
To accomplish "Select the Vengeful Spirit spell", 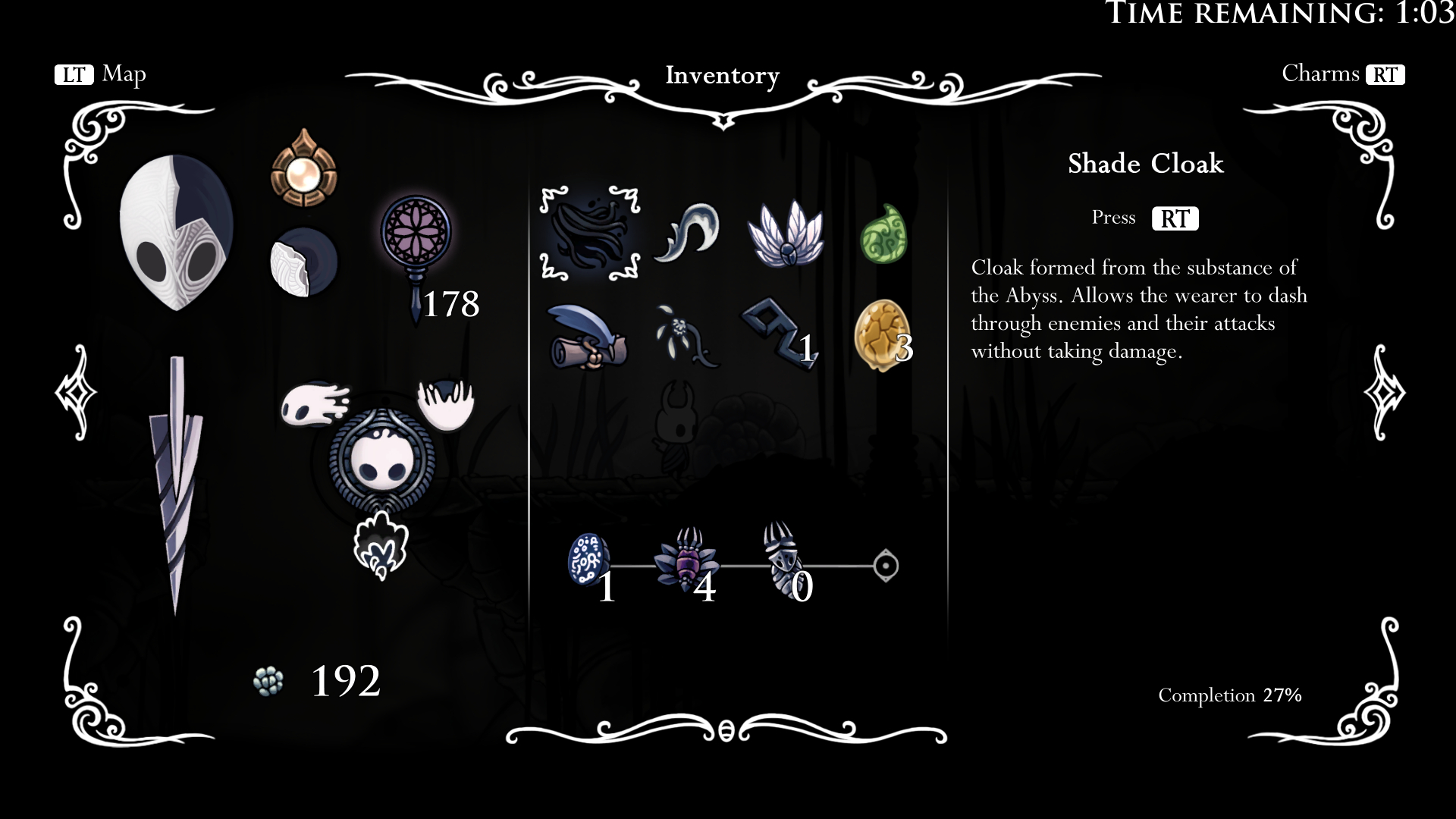I will (x=315, y=403).
